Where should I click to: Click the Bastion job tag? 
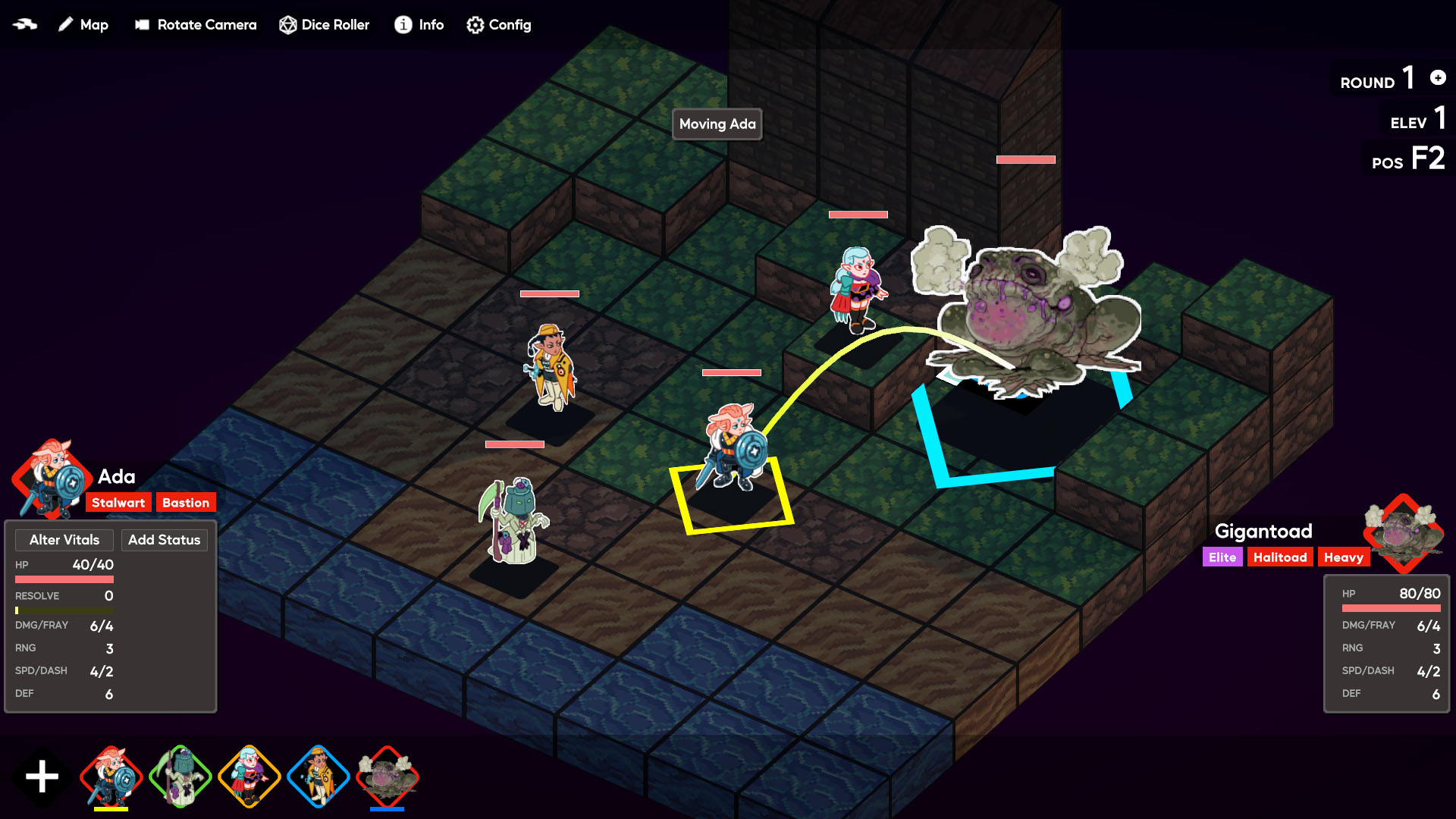pos(186,503)
